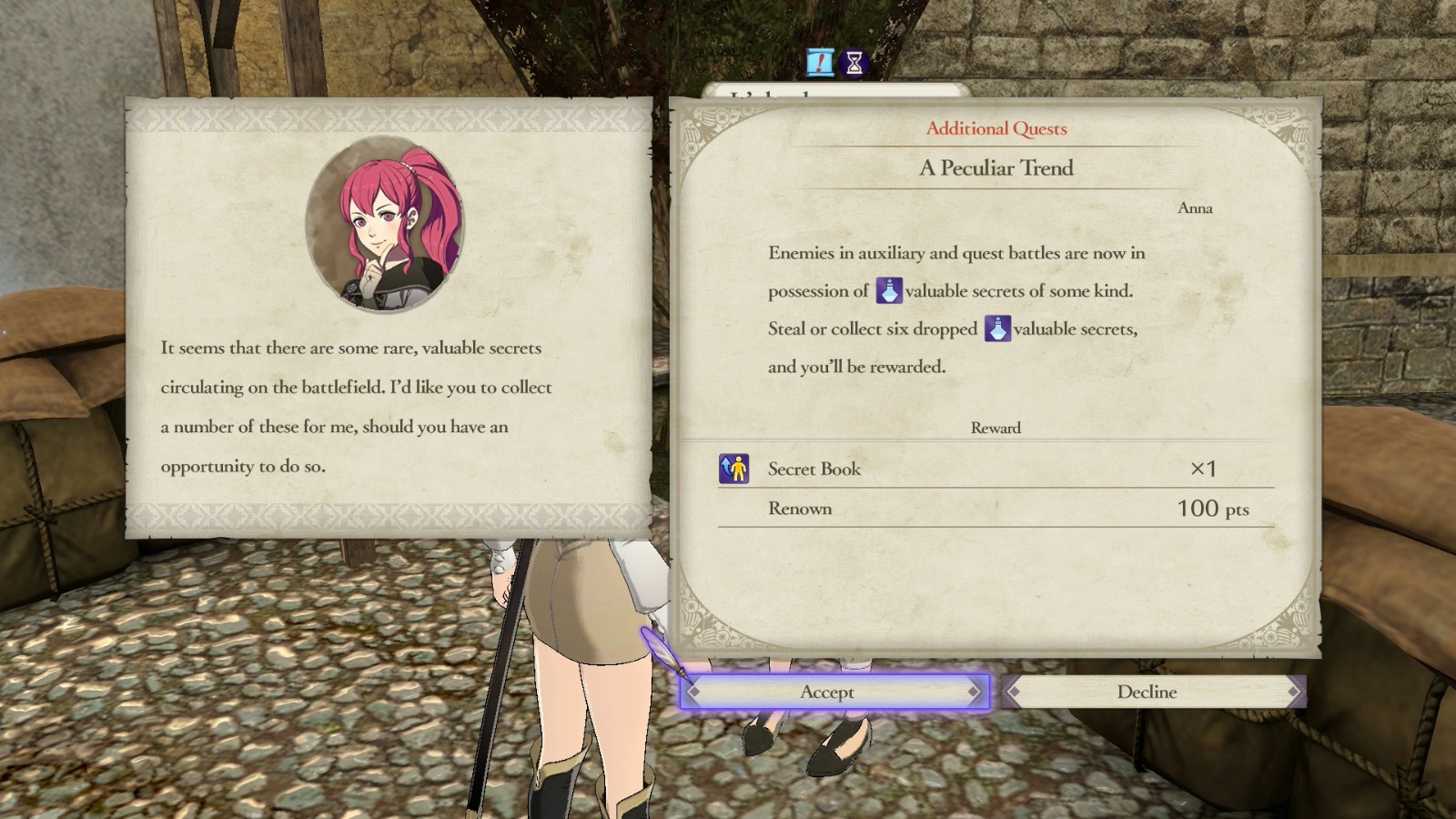Screen dimensions: 1456x819
Task: Click the Anna quest-giver name label
Action: [x=1196, y=207]
